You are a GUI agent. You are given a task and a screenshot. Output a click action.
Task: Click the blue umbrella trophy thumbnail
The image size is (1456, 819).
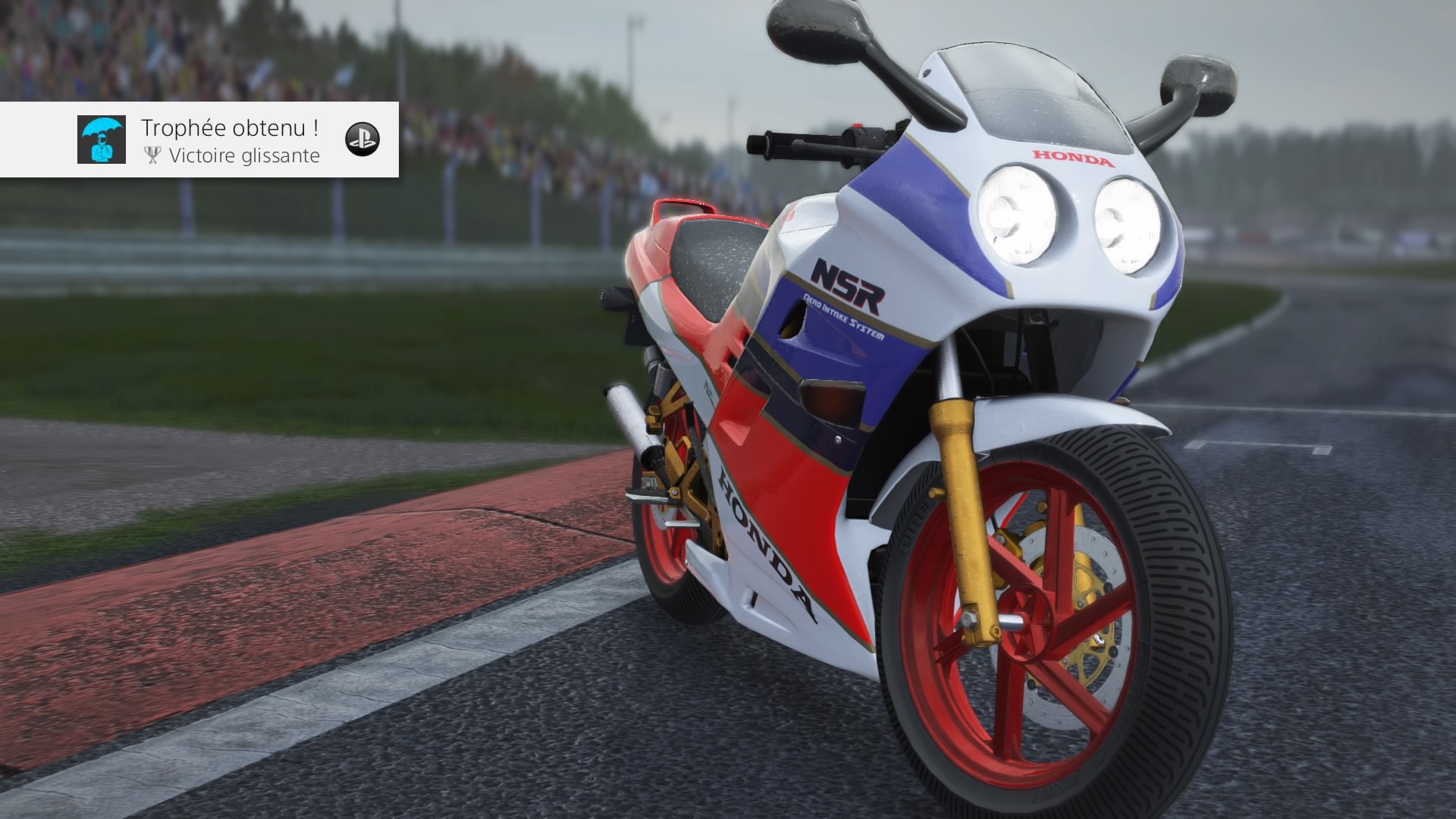pyautogui.click(x=101, y=140)
